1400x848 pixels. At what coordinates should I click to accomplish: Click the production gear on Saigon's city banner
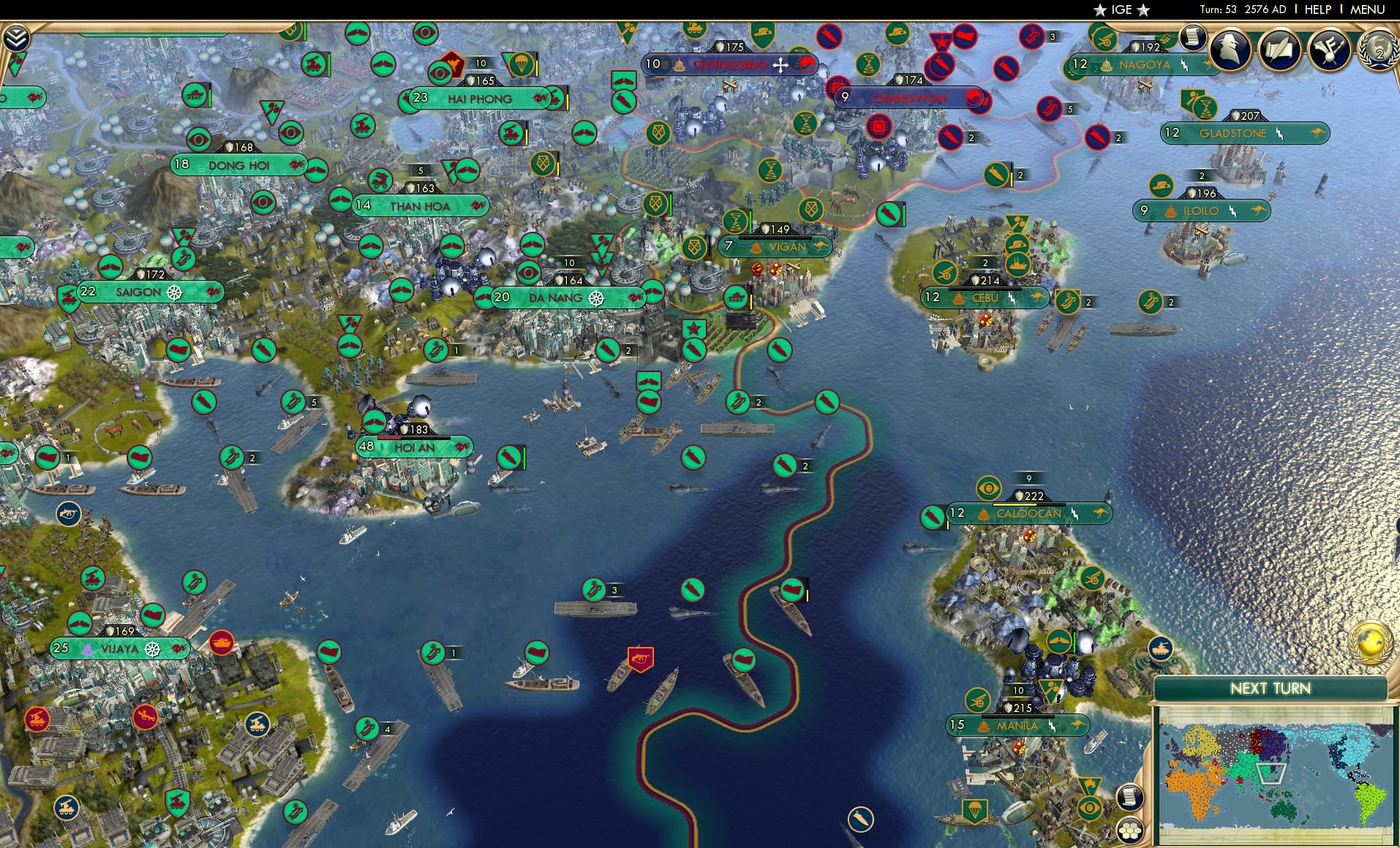coord(176,291)
